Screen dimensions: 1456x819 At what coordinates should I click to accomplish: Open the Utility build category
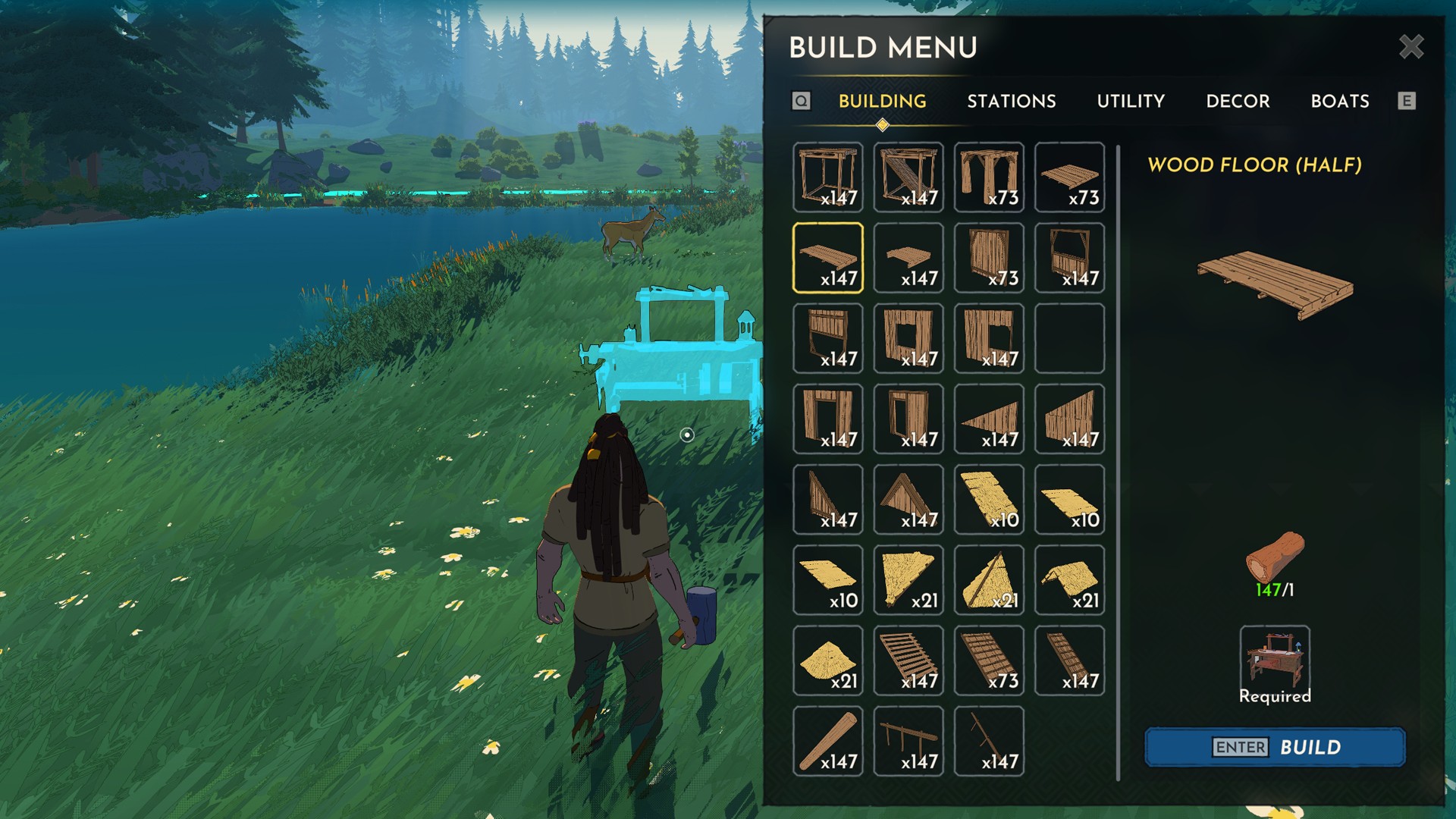point(1130,101)
